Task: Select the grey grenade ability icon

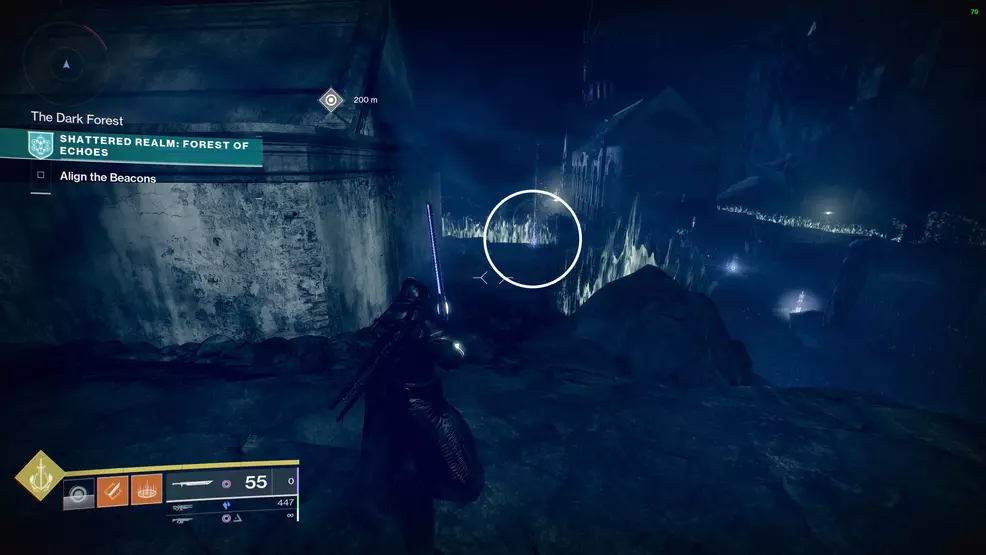Action: 78,492
